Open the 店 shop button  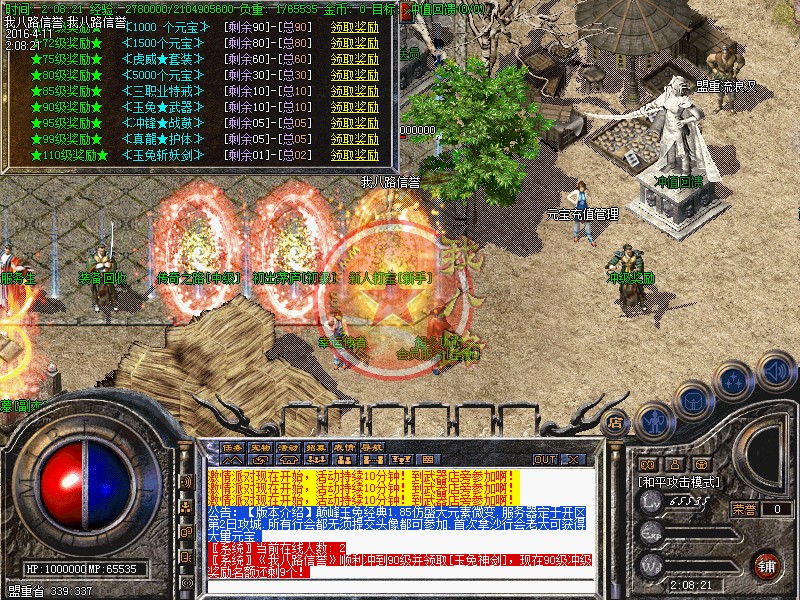pyautogui.click(x=616, y=423)
